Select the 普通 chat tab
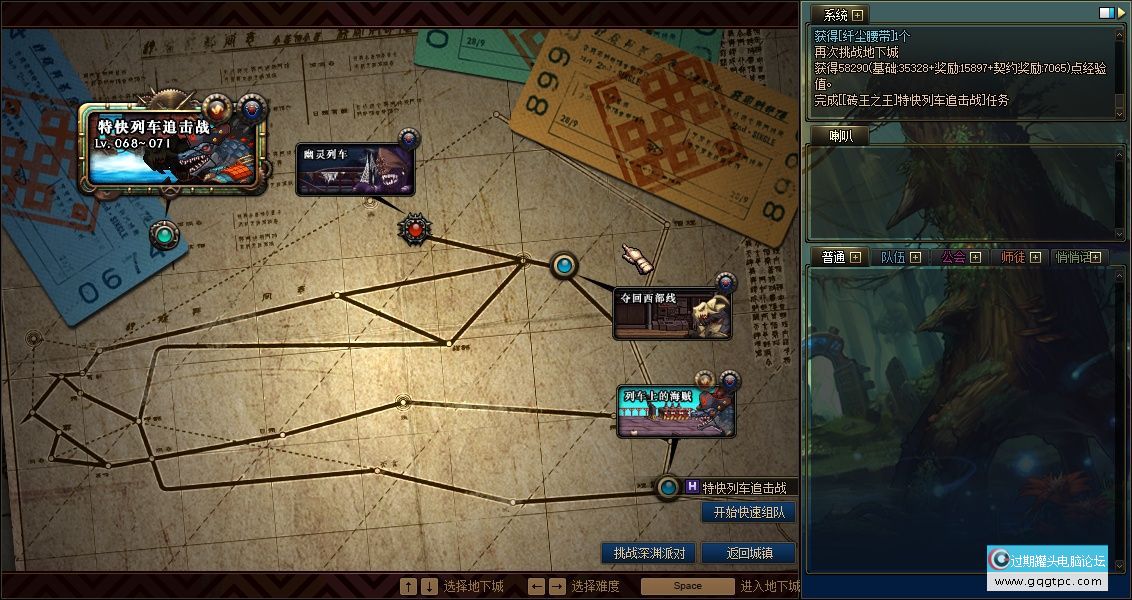The height and width of the screenshot is (600, 1132). pyautogui.click(x=833, y=257)
